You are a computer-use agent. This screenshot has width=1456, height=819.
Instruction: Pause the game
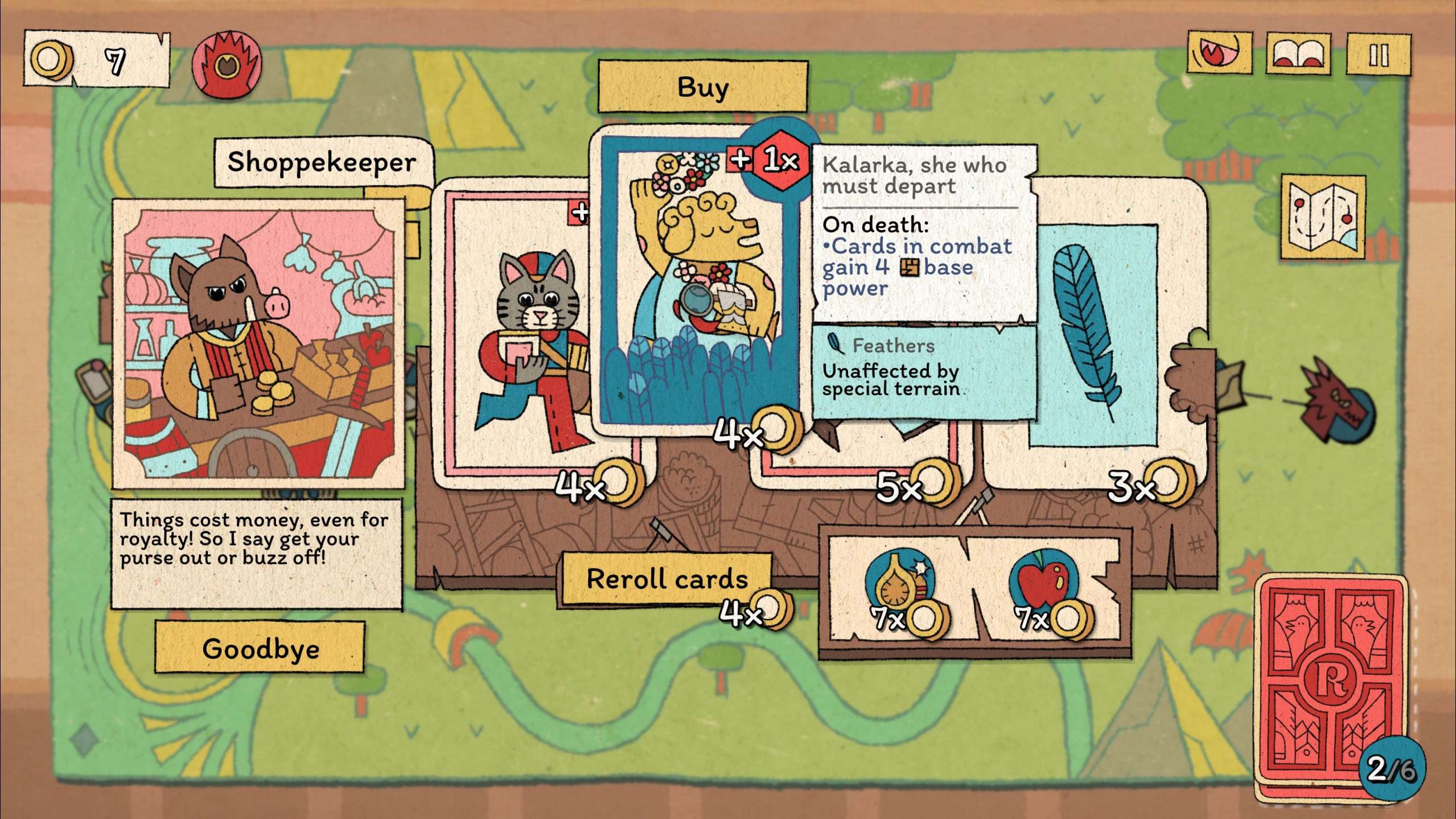click(x=1378, y=55)
